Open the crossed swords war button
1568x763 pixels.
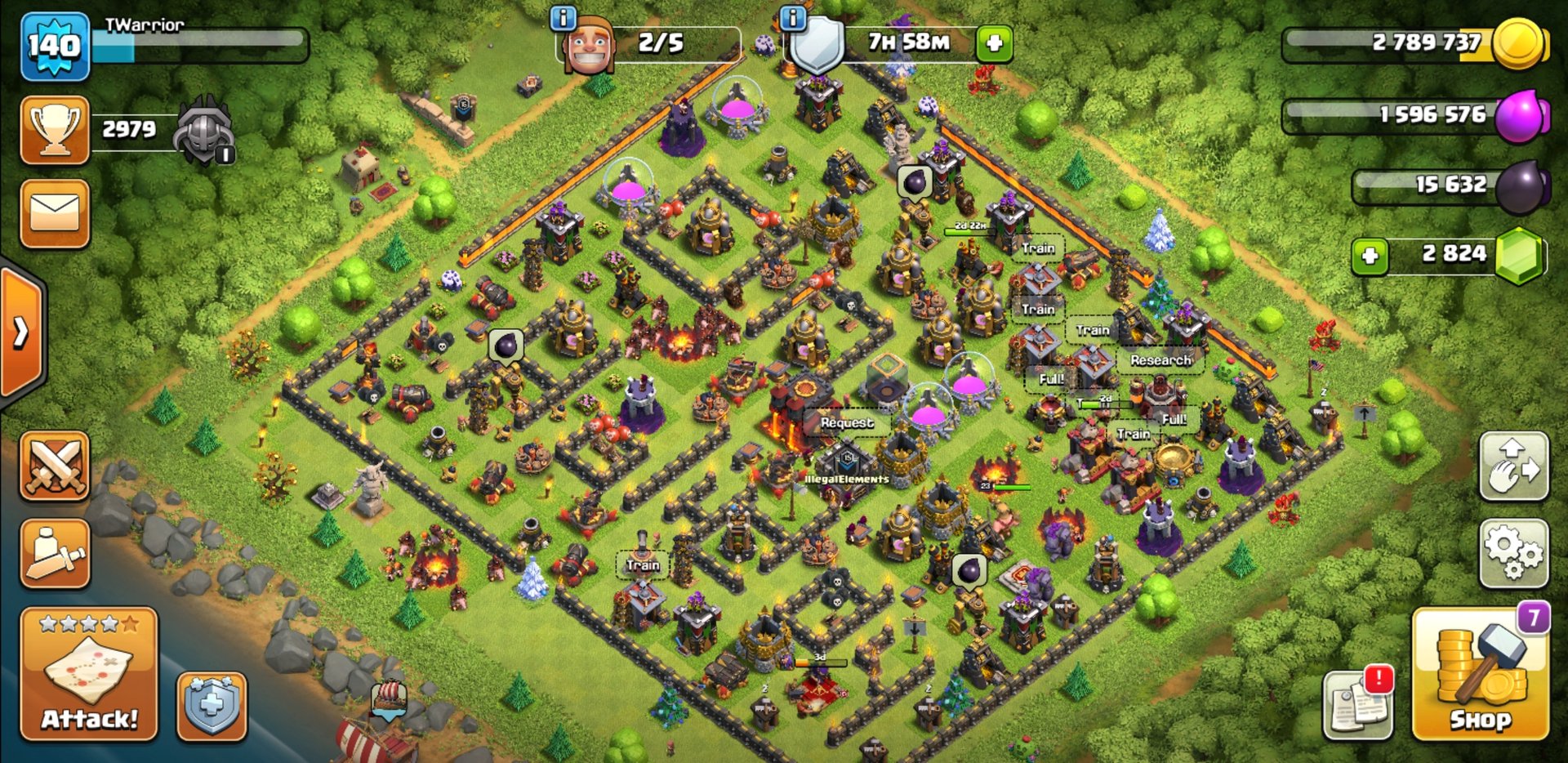55,466
